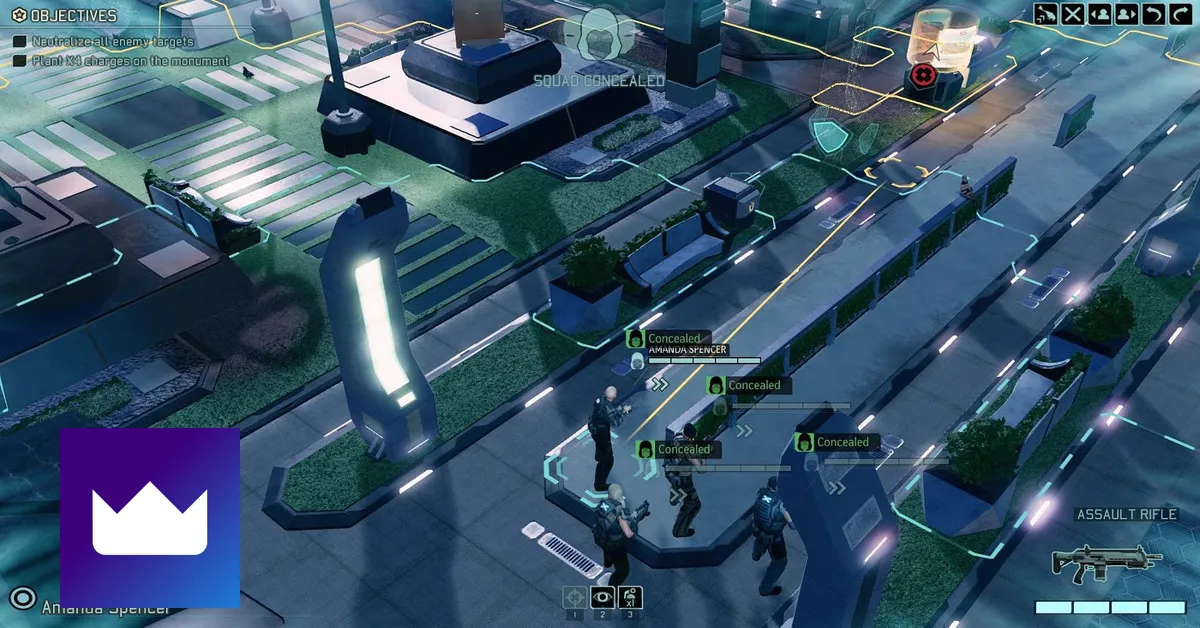Click the X end turn button
Viewport: 1200px width, 628px height.
pyautogui.click(x=1073, y=14)
